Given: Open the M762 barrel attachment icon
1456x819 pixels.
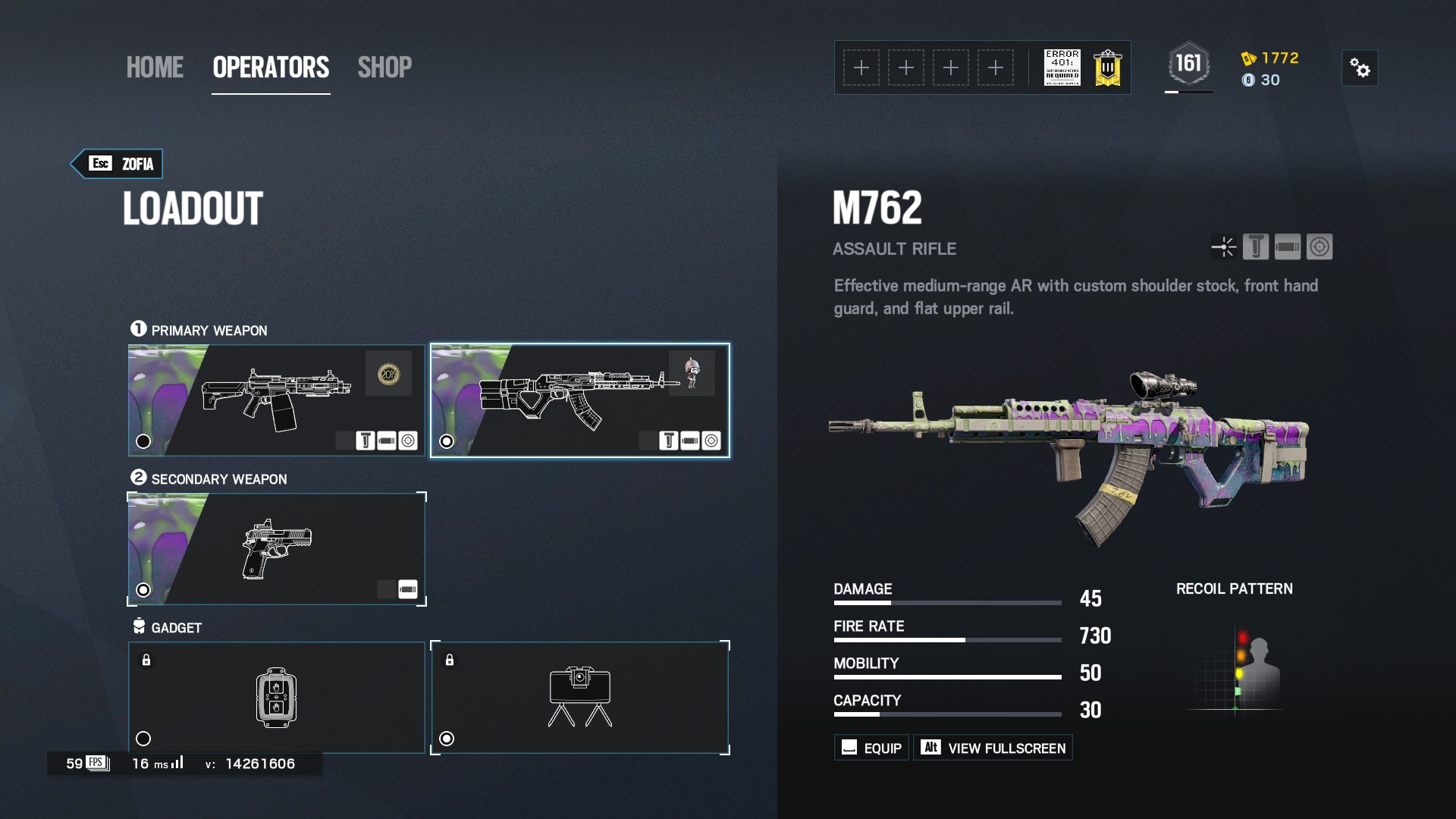Looking at the screenshot, I should 1288,247.
